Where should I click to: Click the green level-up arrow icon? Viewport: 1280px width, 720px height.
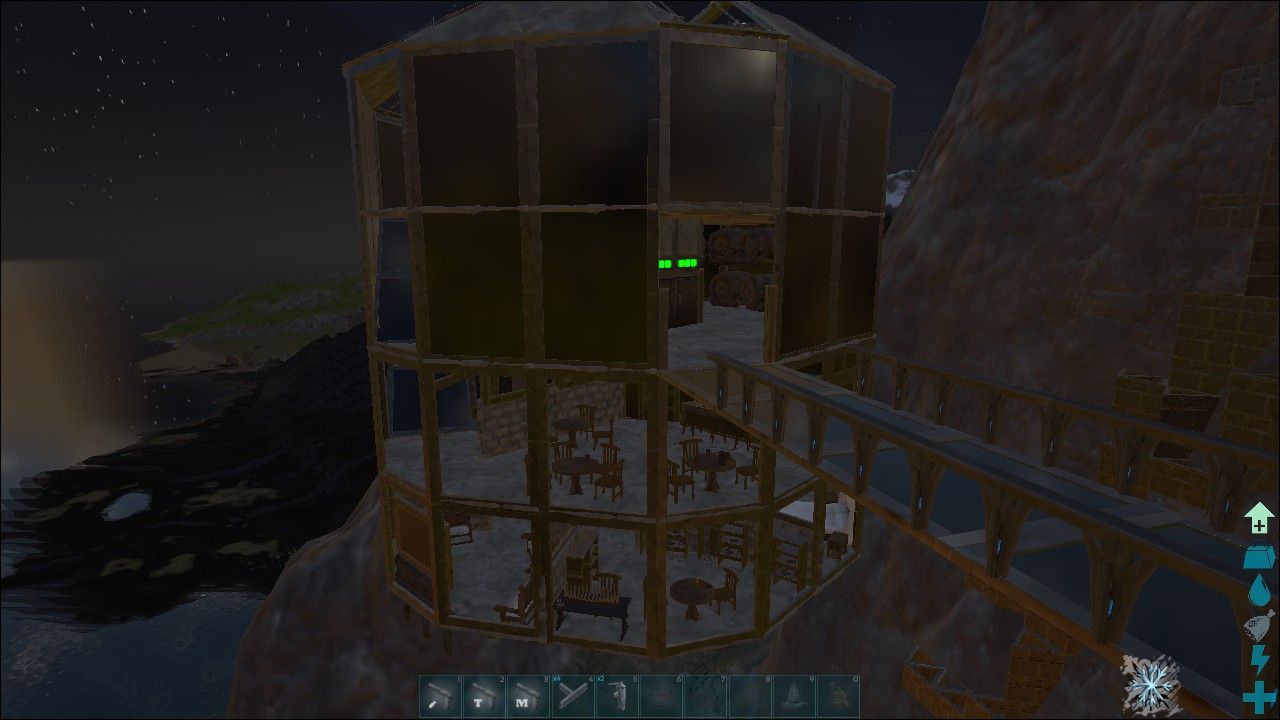(1259, 517)
